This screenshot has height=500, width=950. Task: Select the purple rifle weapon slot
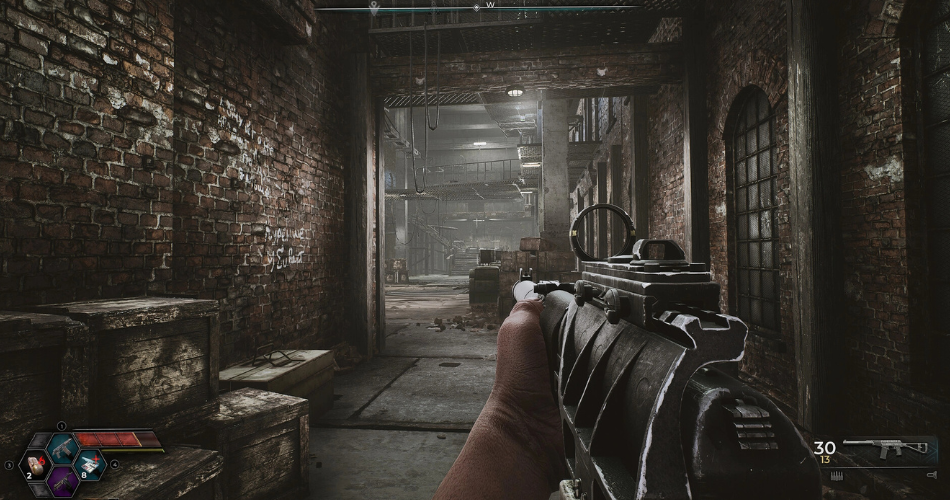[62, 482]
